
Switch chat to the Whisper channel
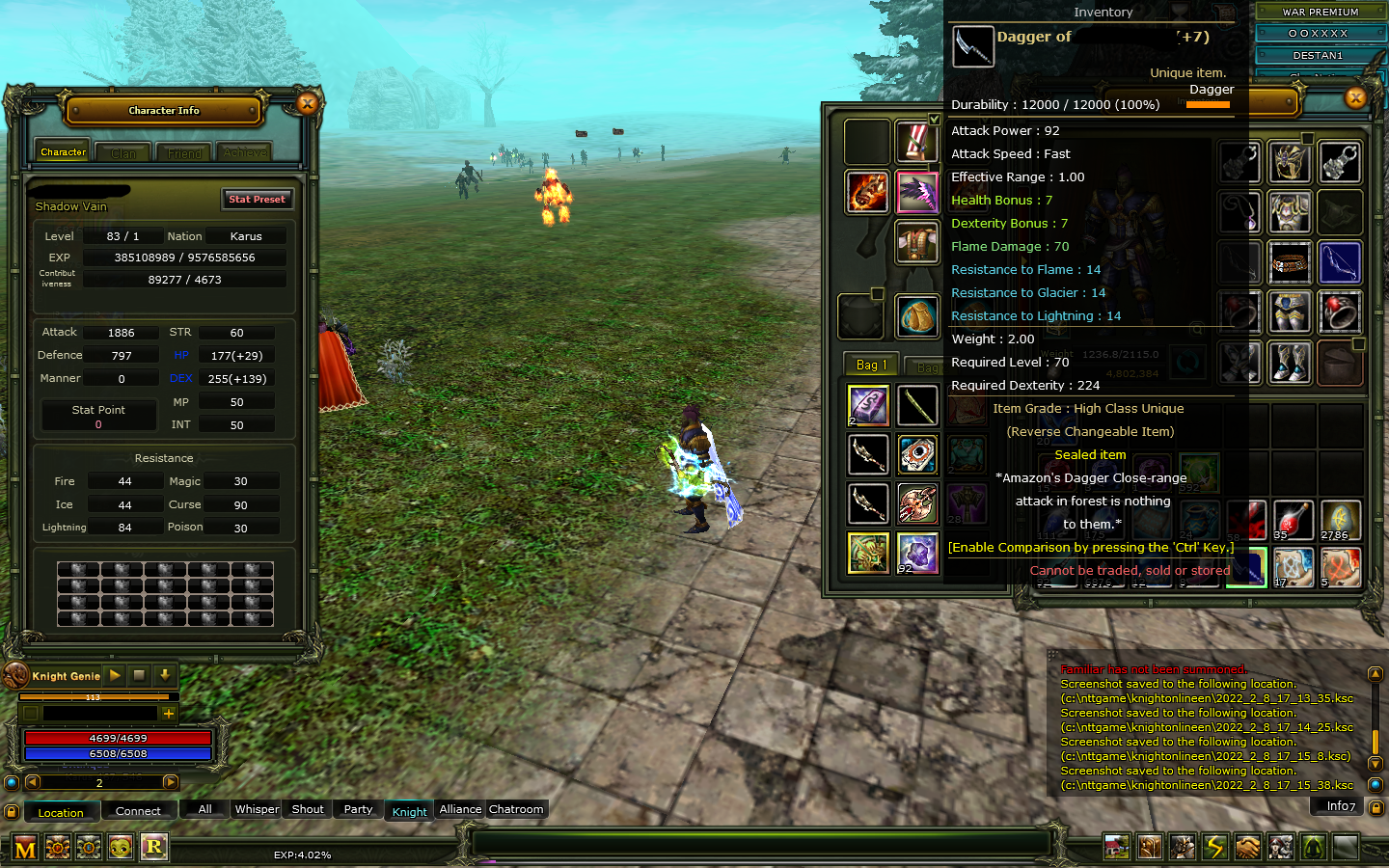(x=256, y=809)
